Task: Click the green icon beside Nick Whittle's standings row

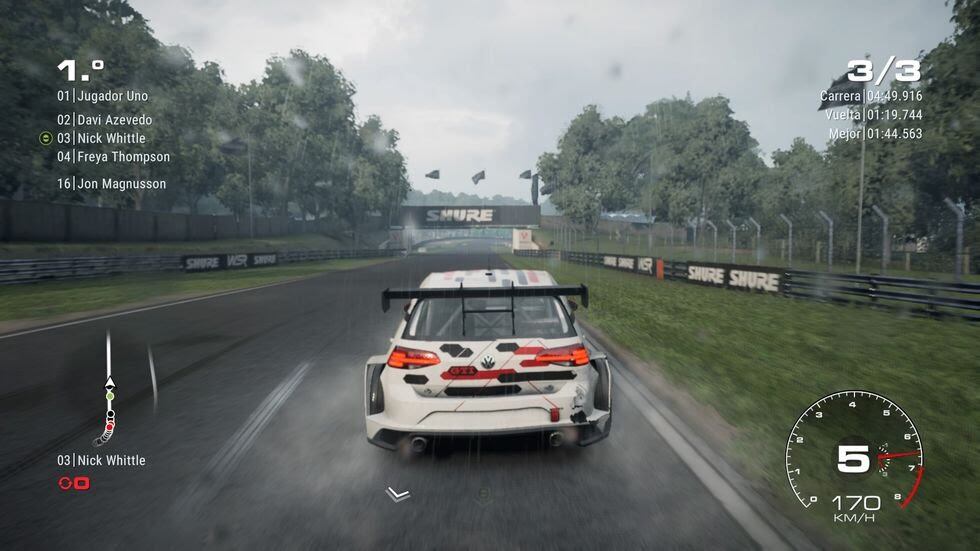Action: [46, 138]
